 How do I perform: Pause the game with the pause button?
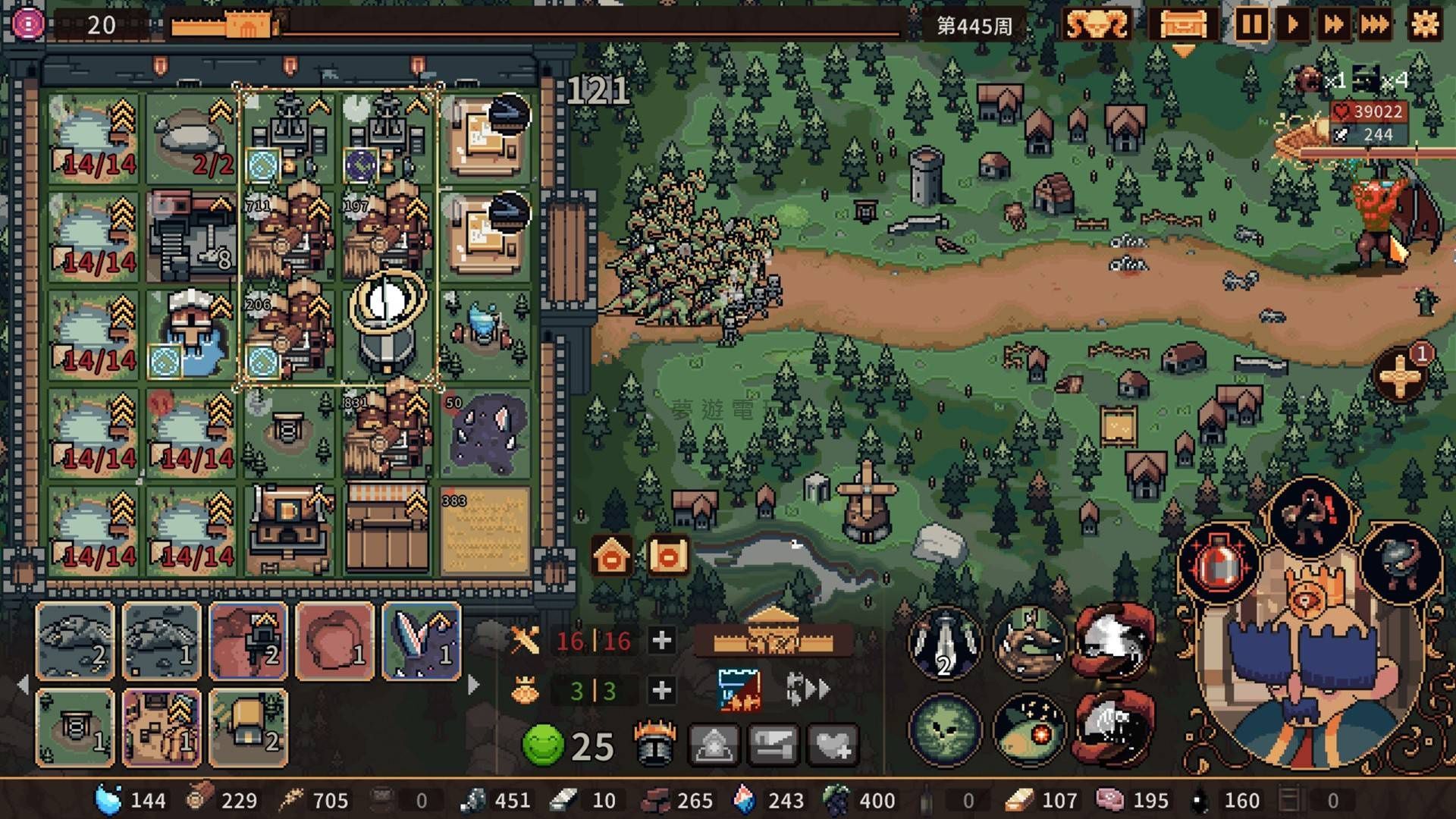click(x=1250, y=25)
